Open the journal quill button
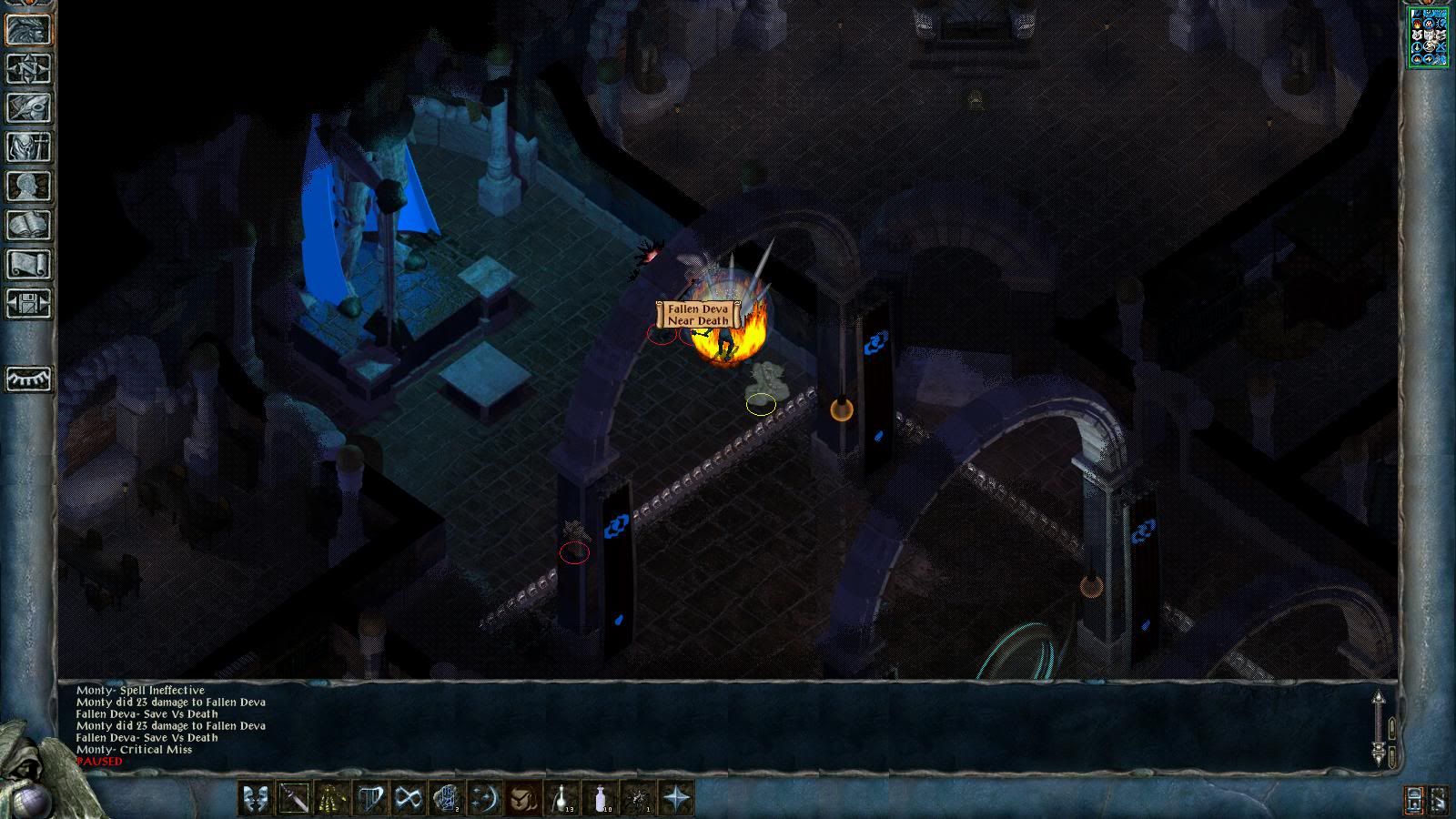This screenshot has height=819, width=1456. click(28, 107)
